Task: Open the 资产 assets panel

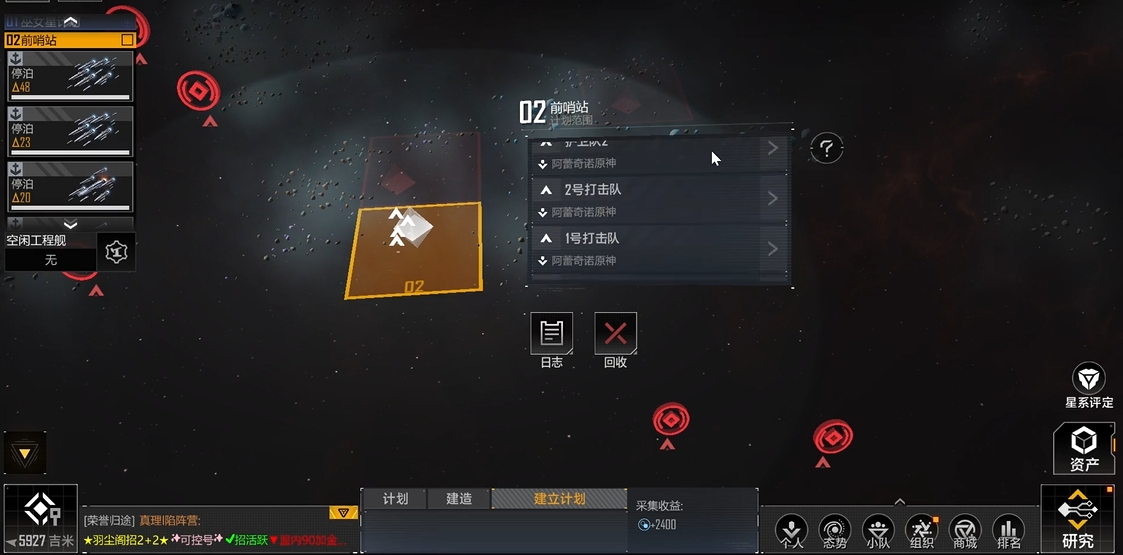Action: click(x=1084, y=448)
